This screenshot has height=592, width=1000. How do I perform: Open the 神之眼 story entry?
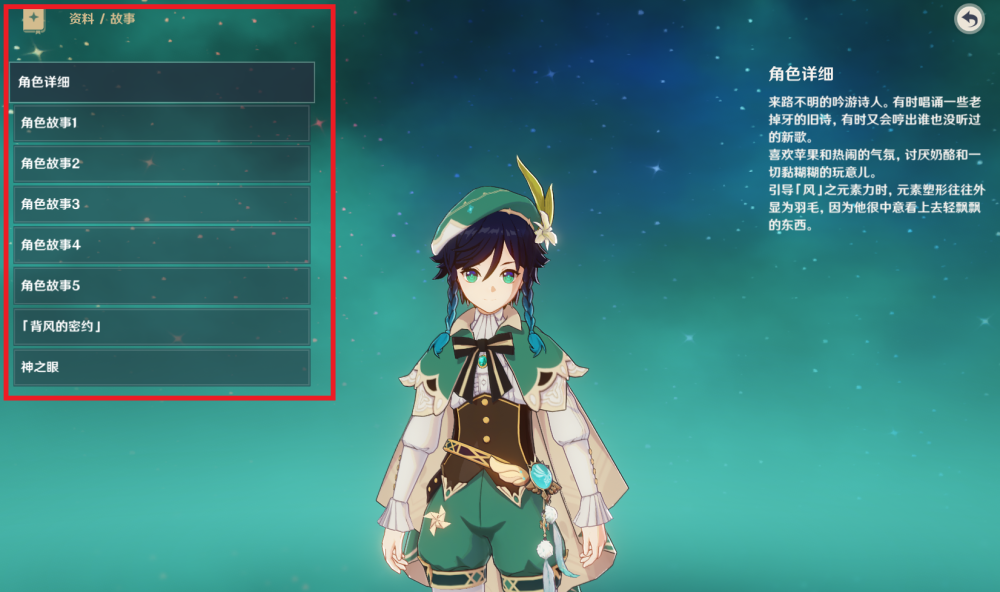(162, 367)
